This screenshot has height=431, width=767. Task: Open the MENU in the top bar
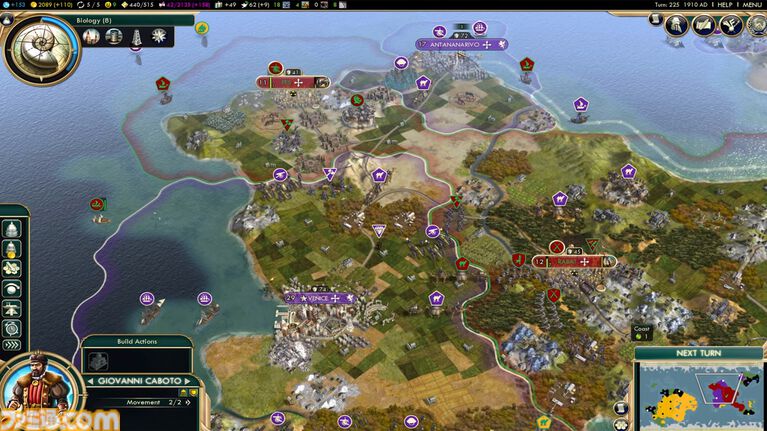pyautogui.click(x=752, y=5)
